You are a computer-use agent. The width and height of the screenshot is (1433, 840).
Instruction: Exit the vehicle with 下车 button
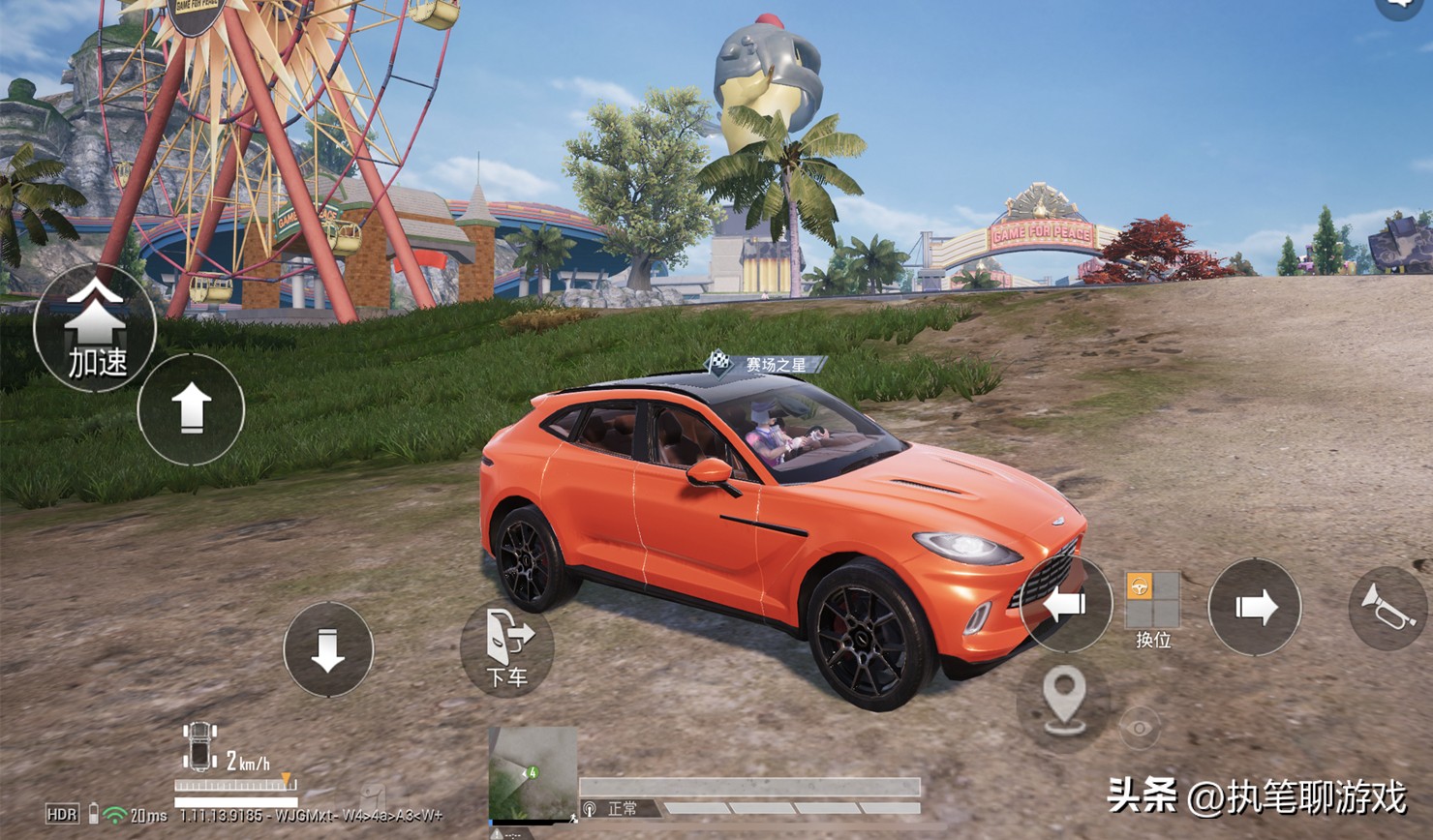(x=507, y=646)
